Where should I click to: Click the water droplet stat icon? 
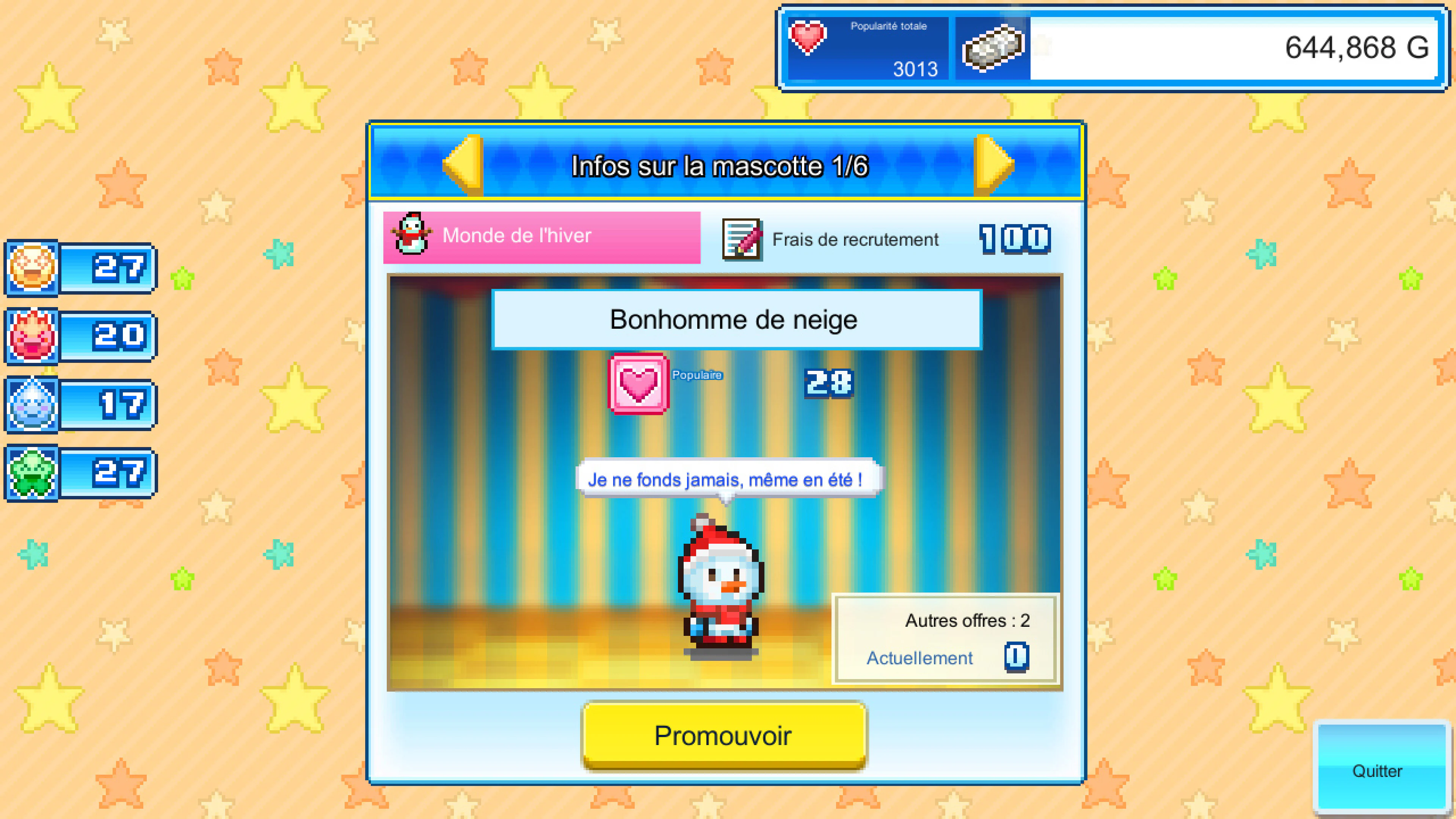(31, 403)
